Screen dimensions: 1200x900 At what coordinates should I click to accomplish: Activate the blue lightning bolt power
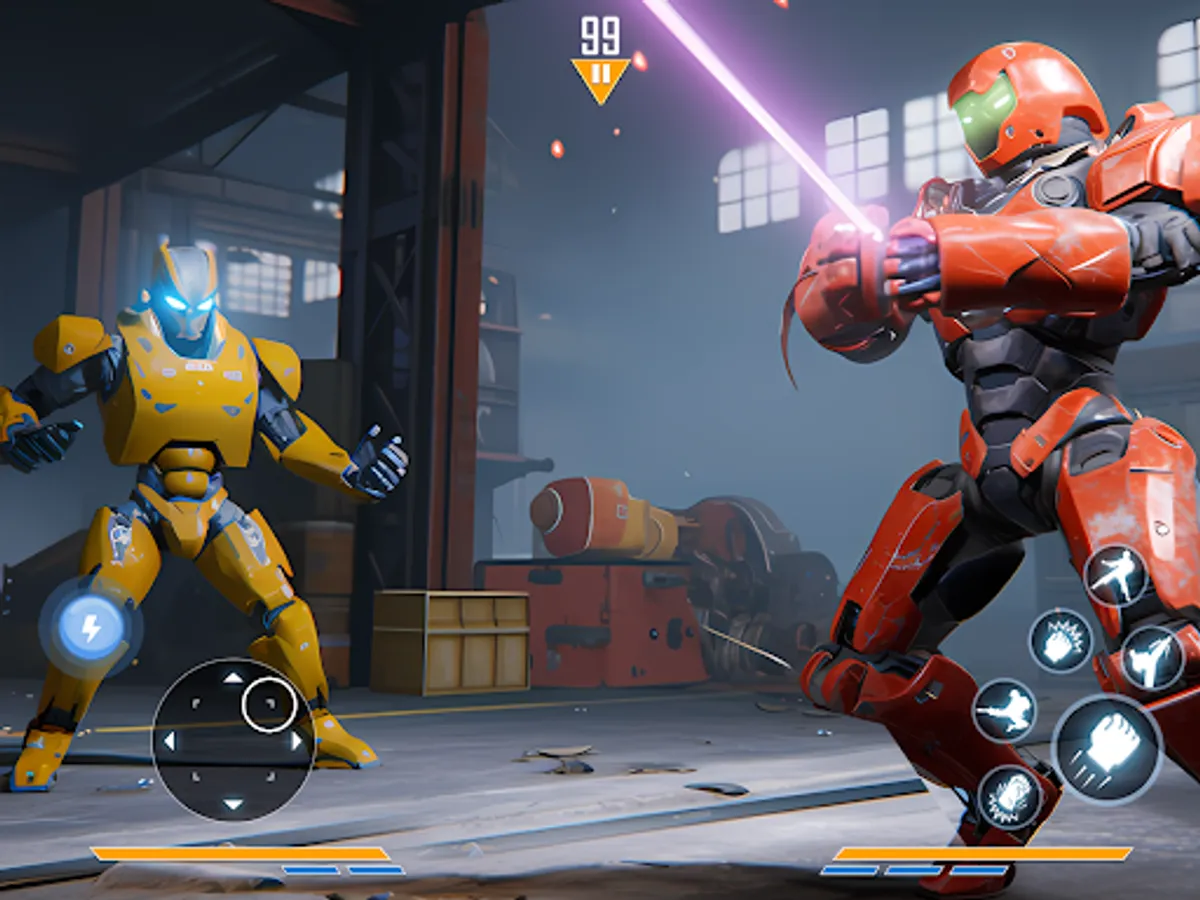(x=91, y=629)
